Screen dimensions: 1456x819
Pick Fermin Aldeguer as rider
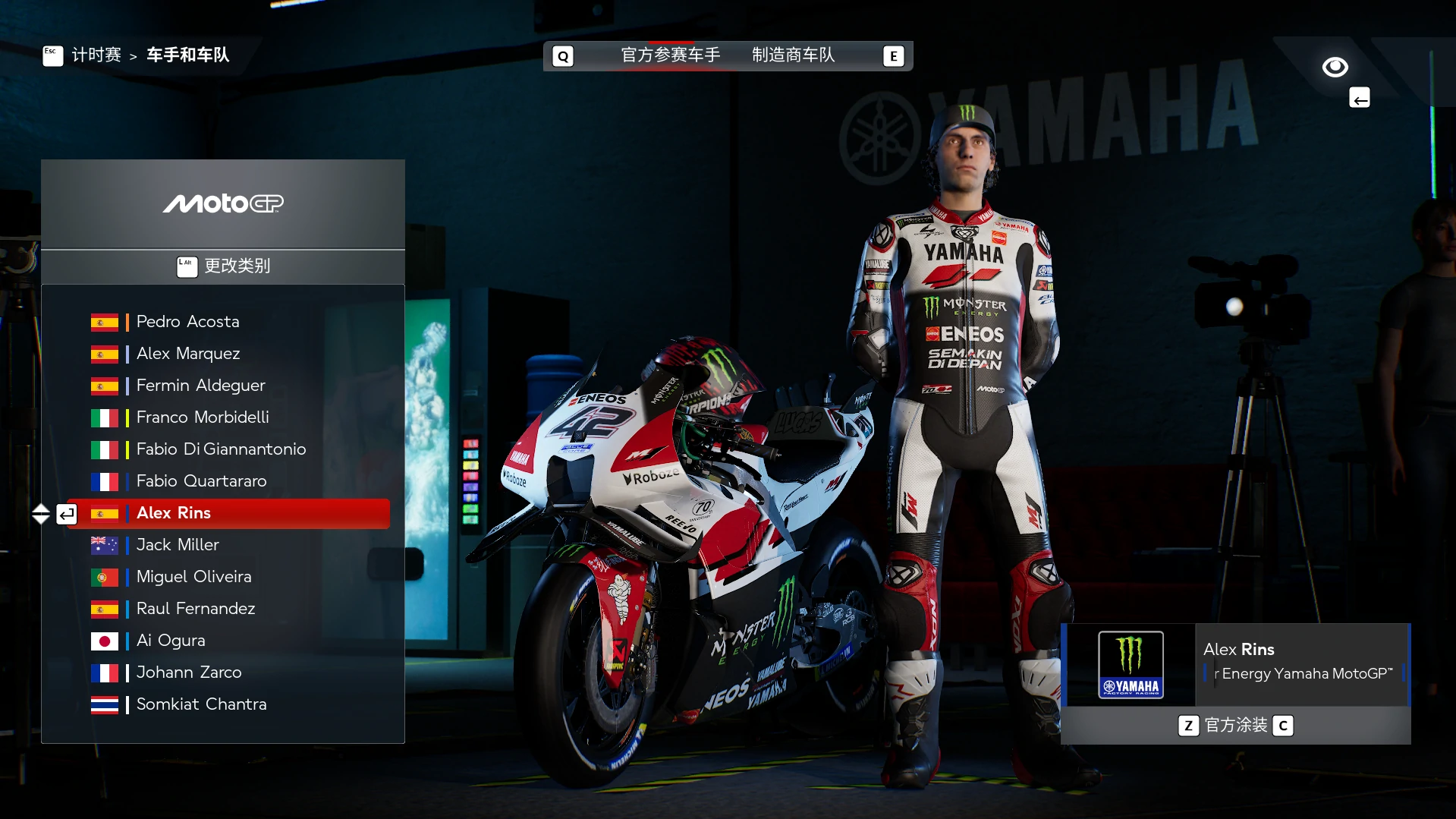[x=200, y=386]
